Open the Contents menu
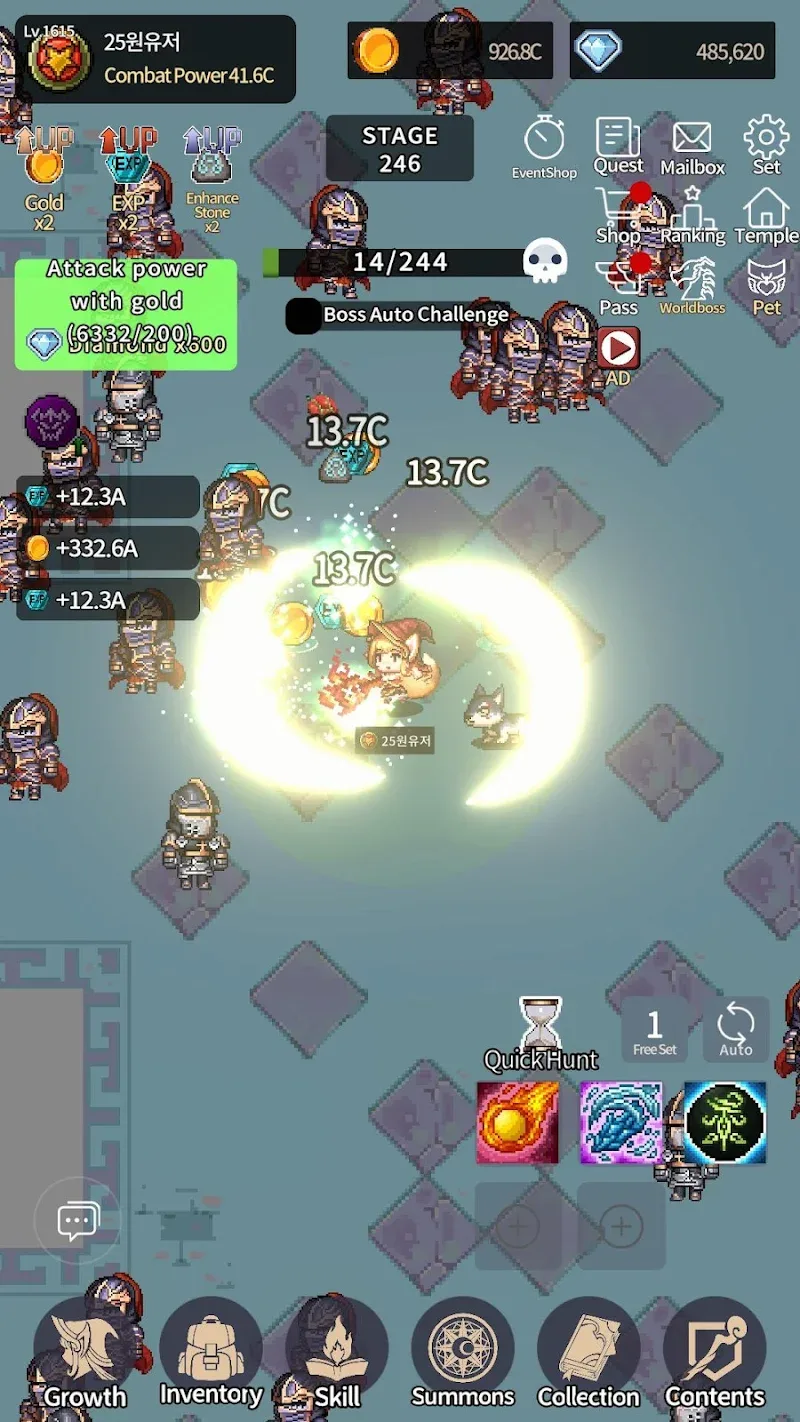This screenshot has height=1422, width=800. [715, 1352]
